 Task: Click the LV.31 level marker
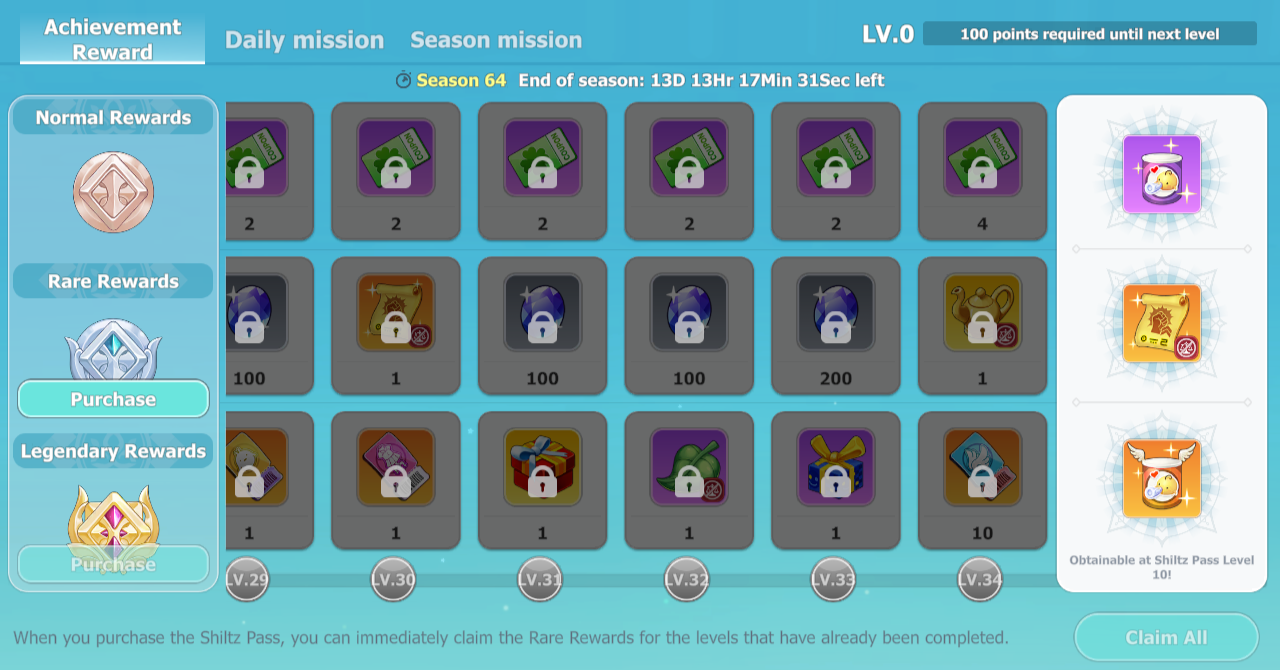point(540,579)
